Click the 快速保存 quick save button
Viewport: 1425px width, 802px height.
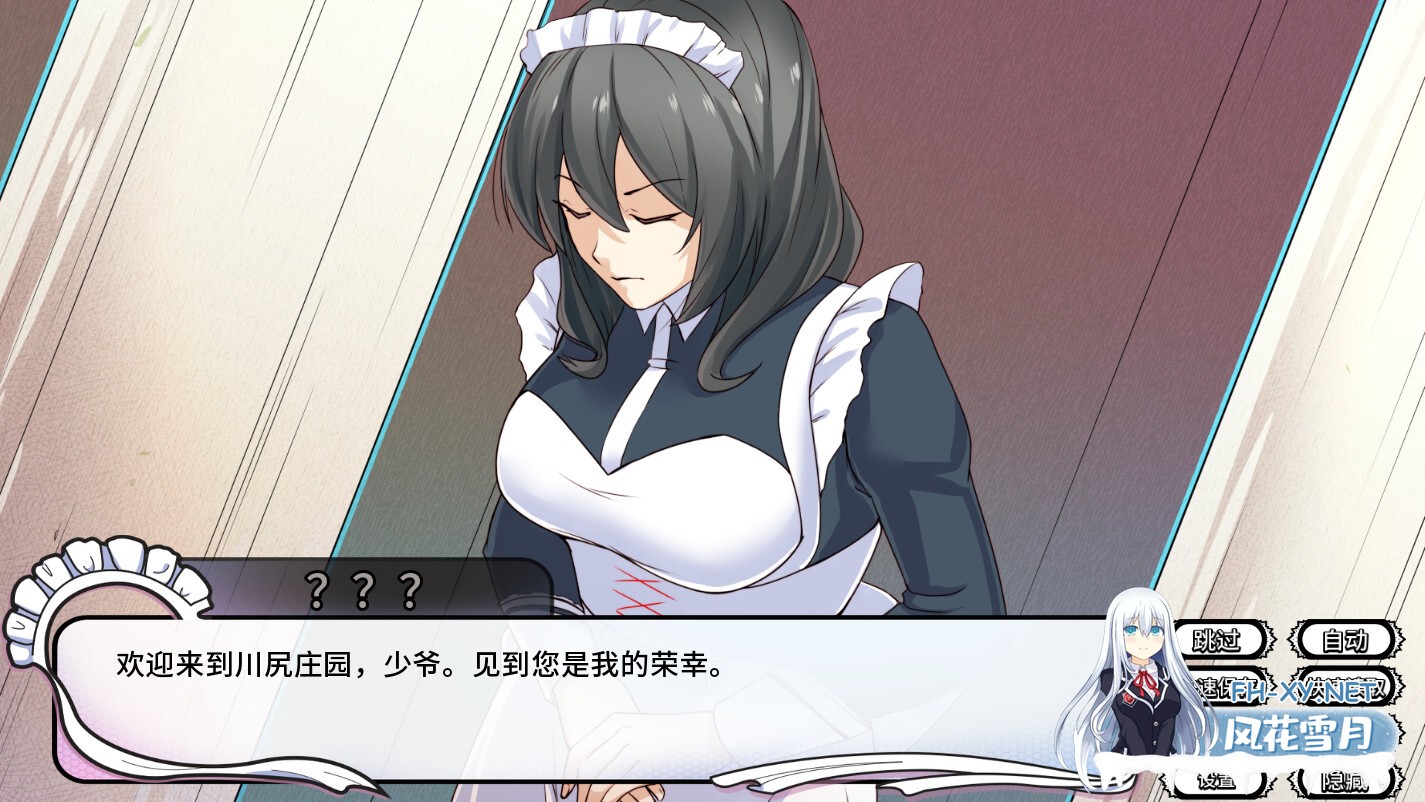pyautogui.click(x=1222, y=689)
